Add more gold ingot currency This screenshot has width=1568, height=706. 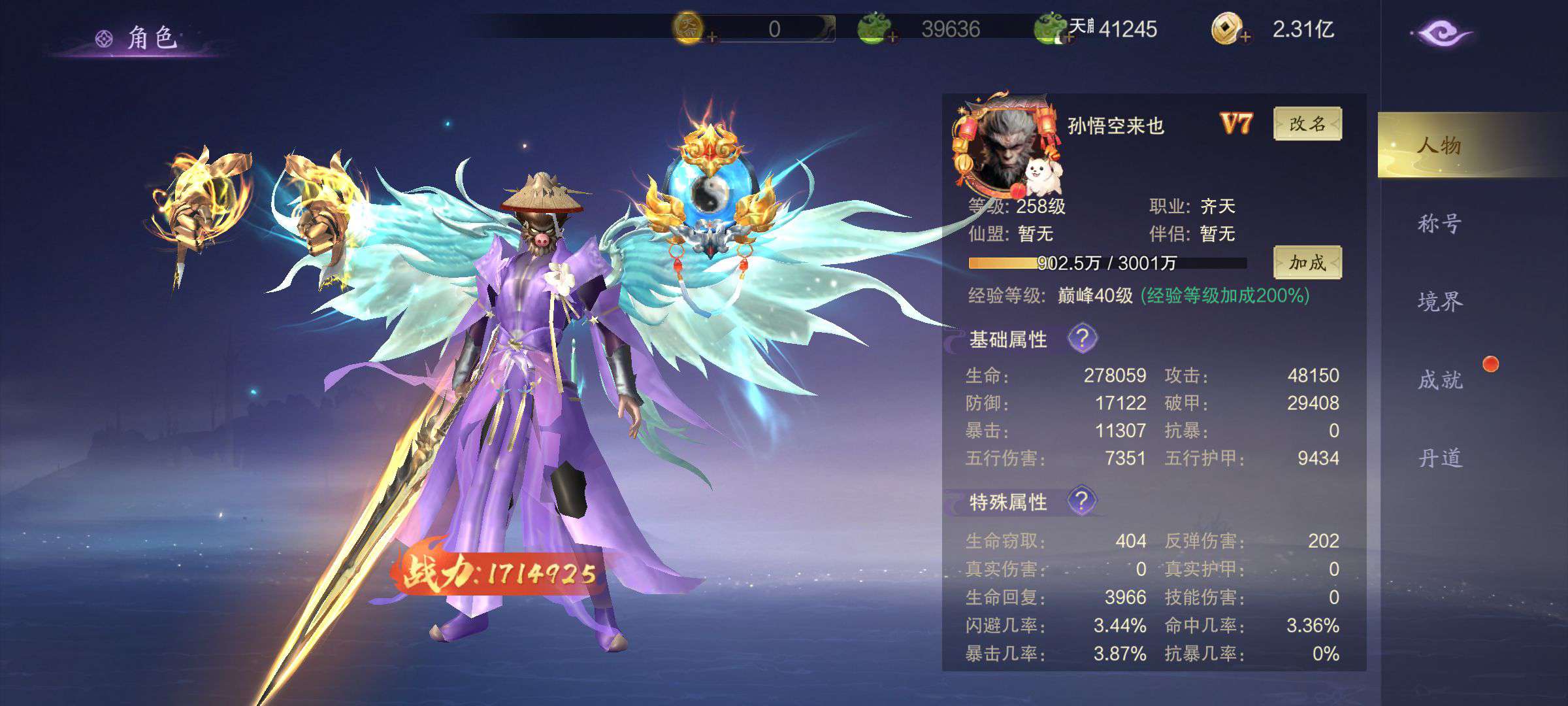(892, 38)
